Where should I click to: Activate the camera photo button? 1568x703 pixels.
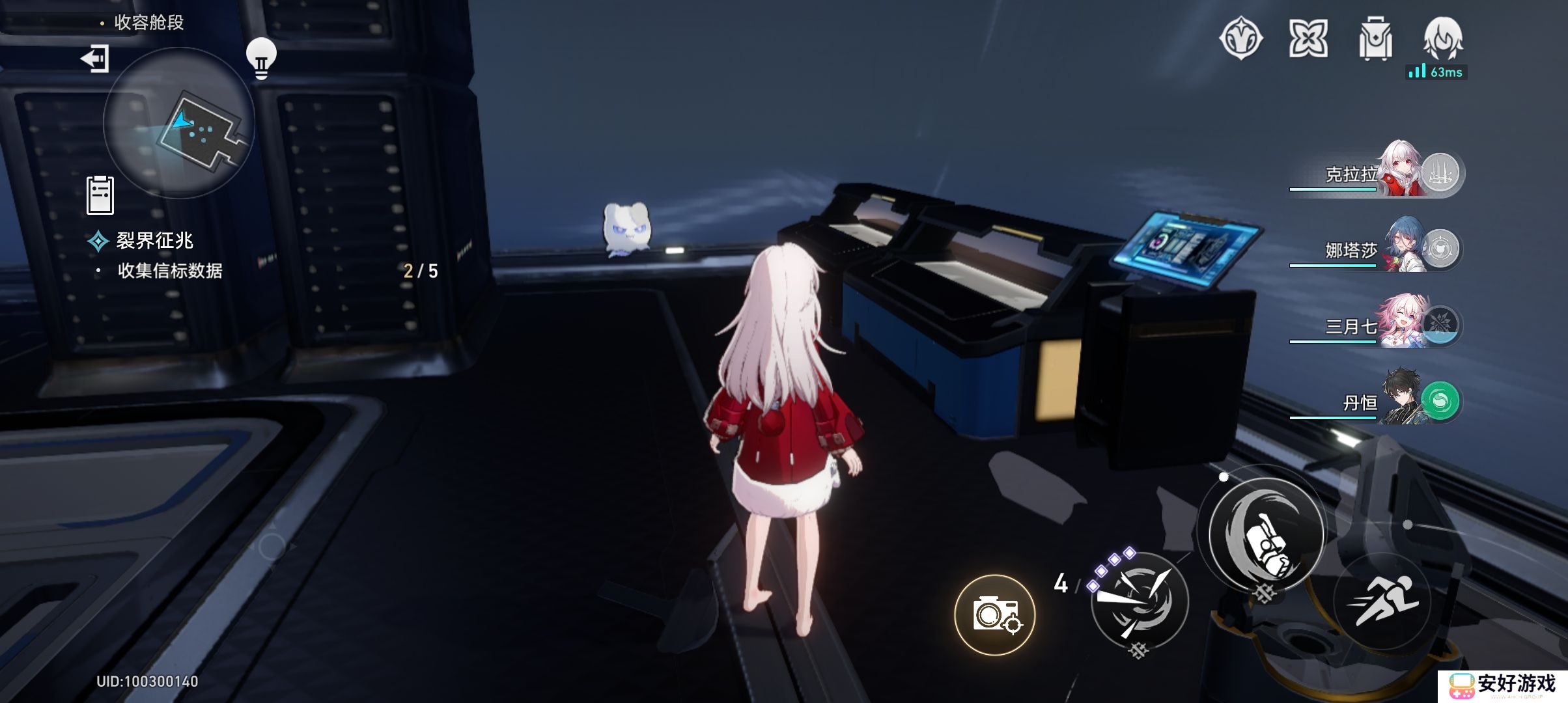click(x=995, y=614)
